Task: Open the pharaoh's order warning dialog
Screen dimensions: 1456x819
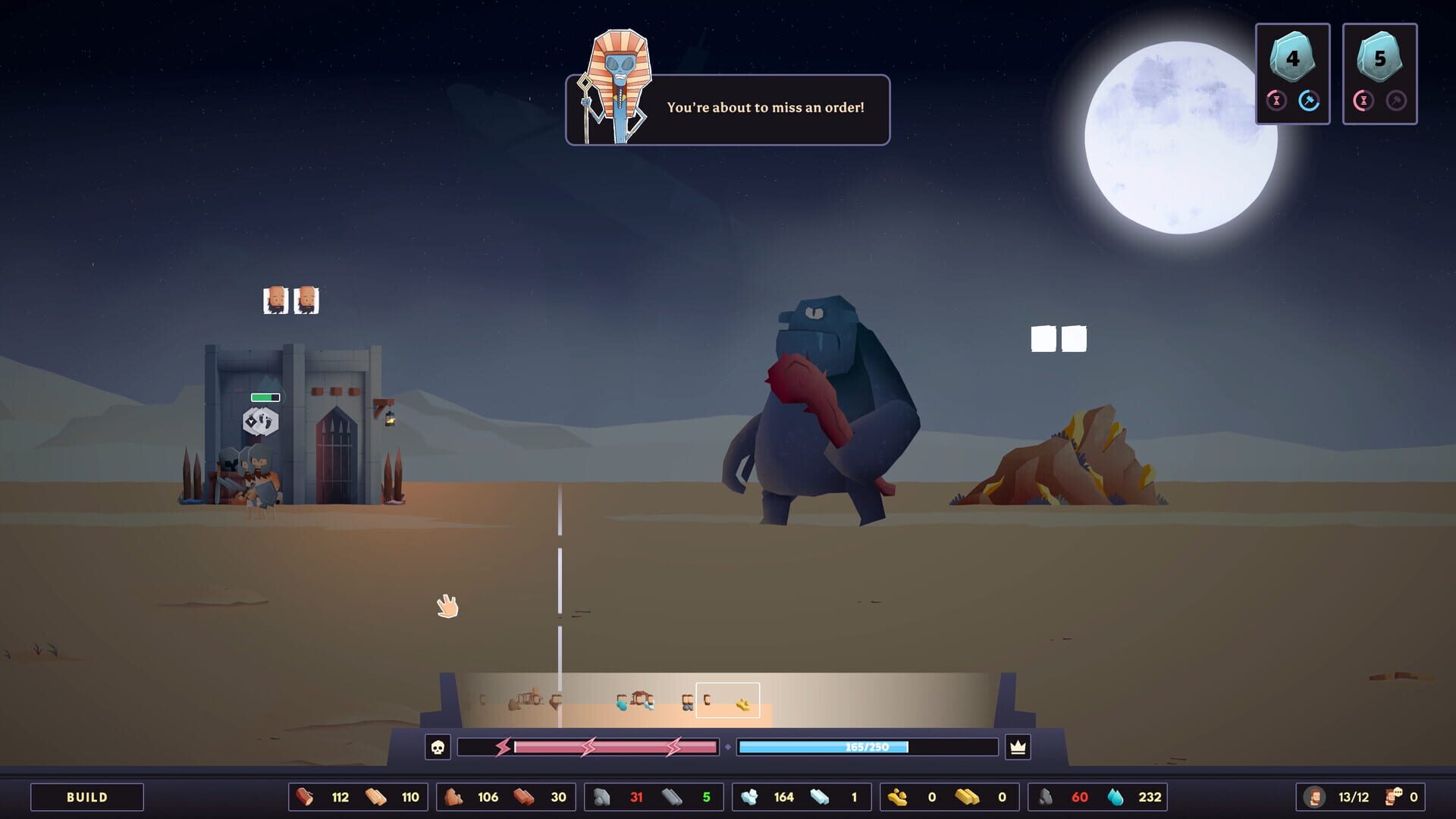Action: coord(726,108)
